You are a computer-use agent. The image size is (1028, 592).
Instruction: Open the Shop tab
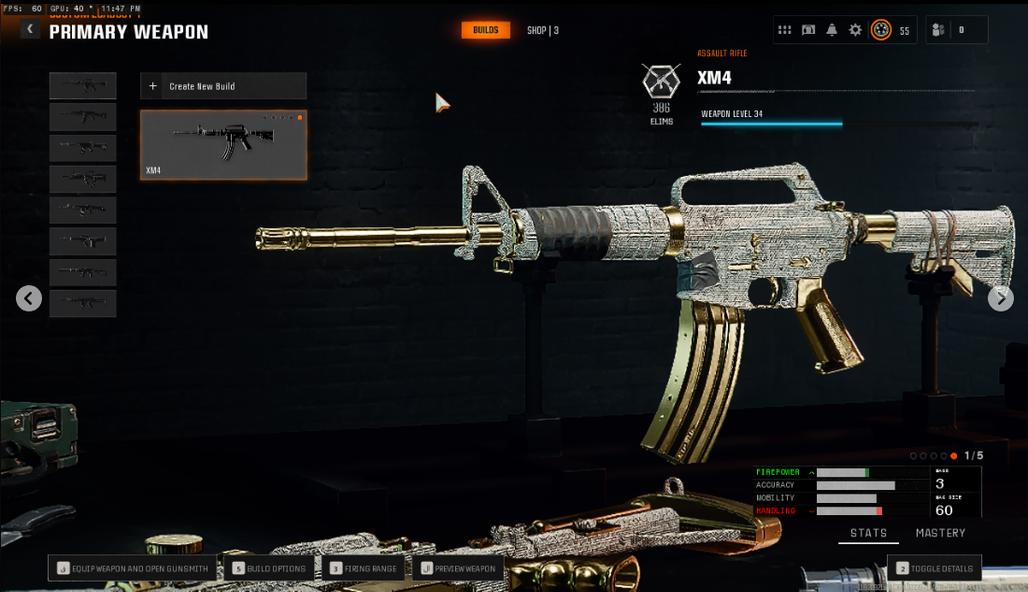tap(542, 30)
